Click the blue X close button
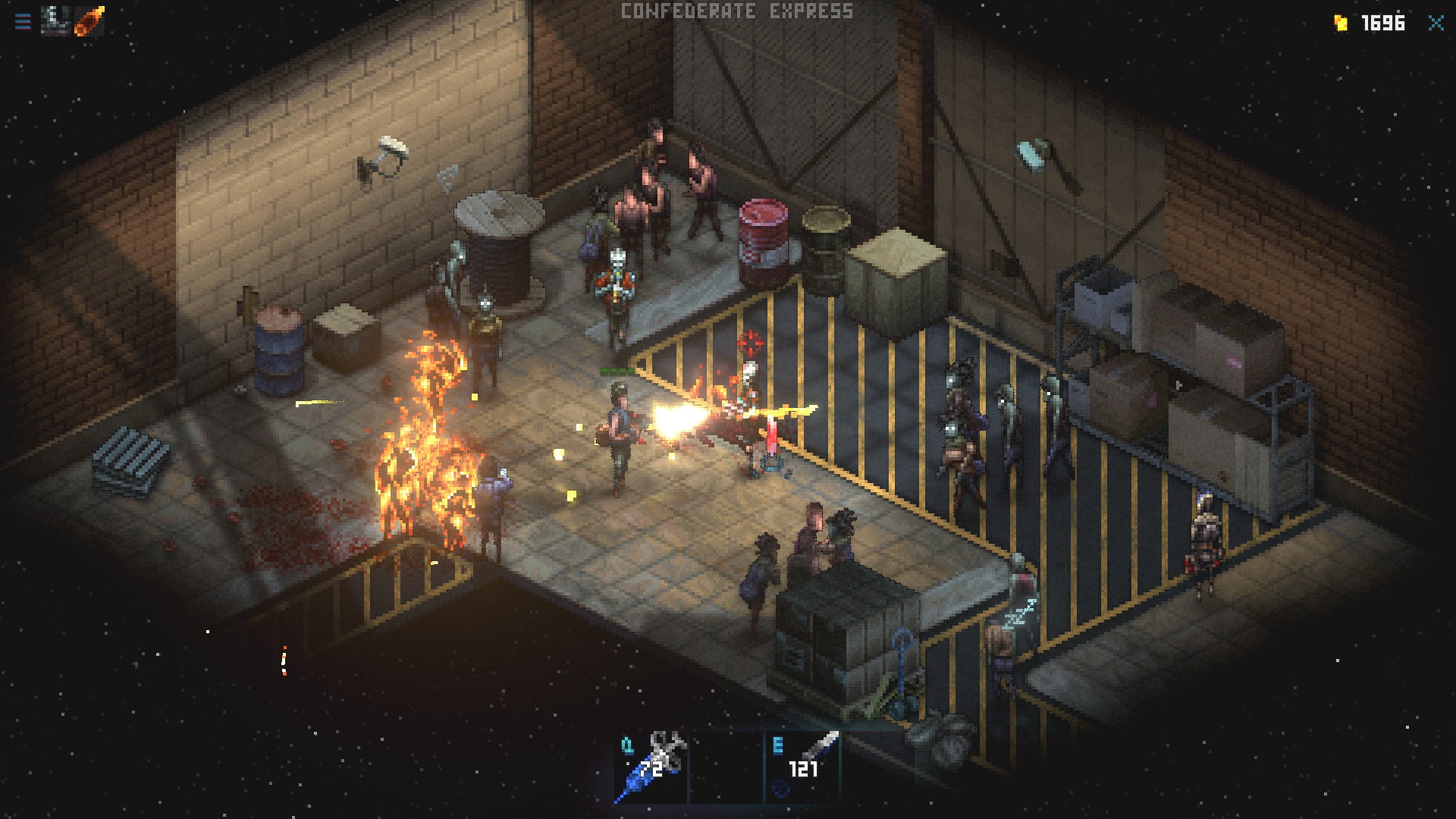The image size is (1456, 819). 1436,23
